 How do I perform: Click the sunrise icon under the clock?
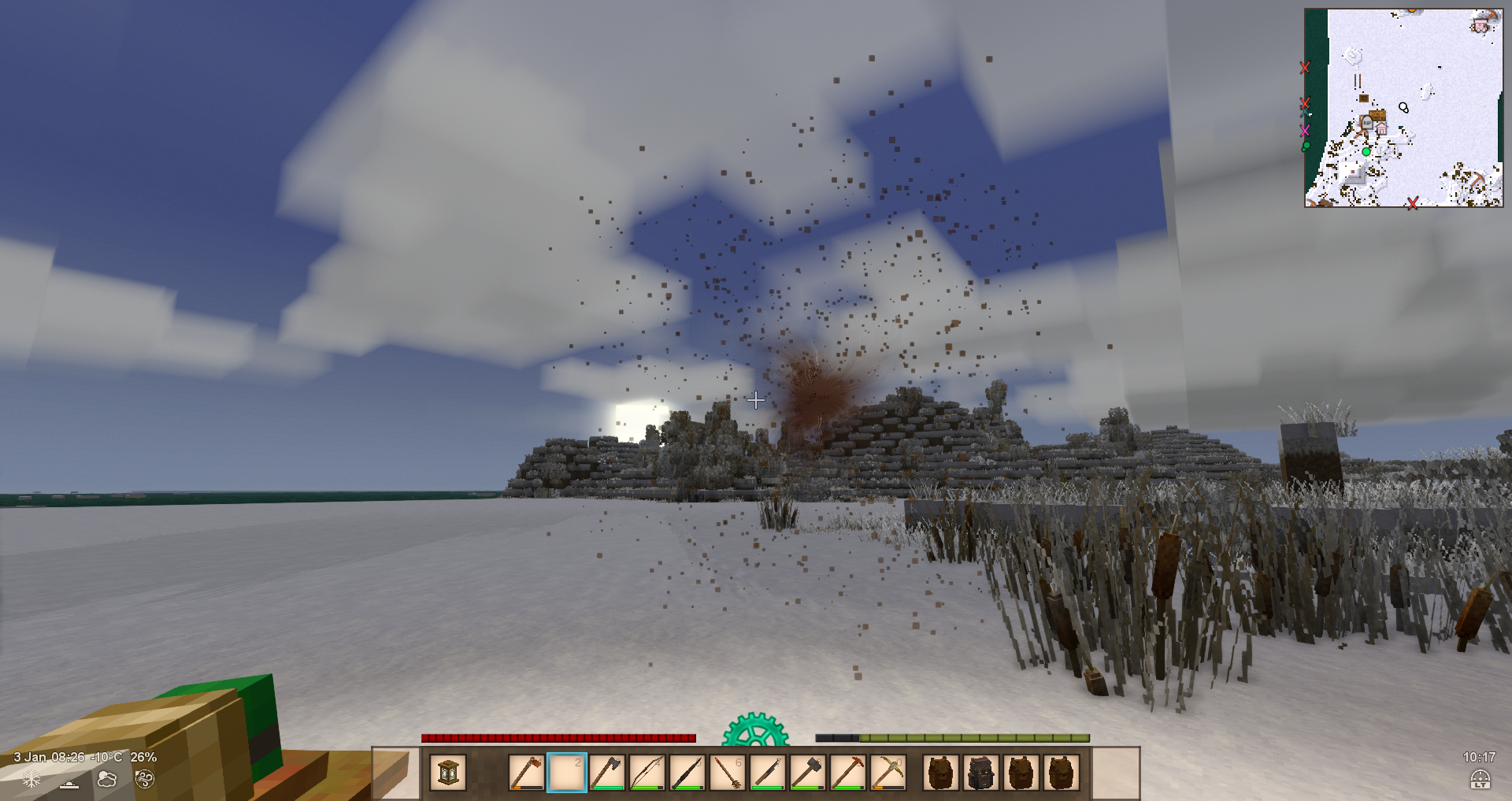pos(1480,779)
